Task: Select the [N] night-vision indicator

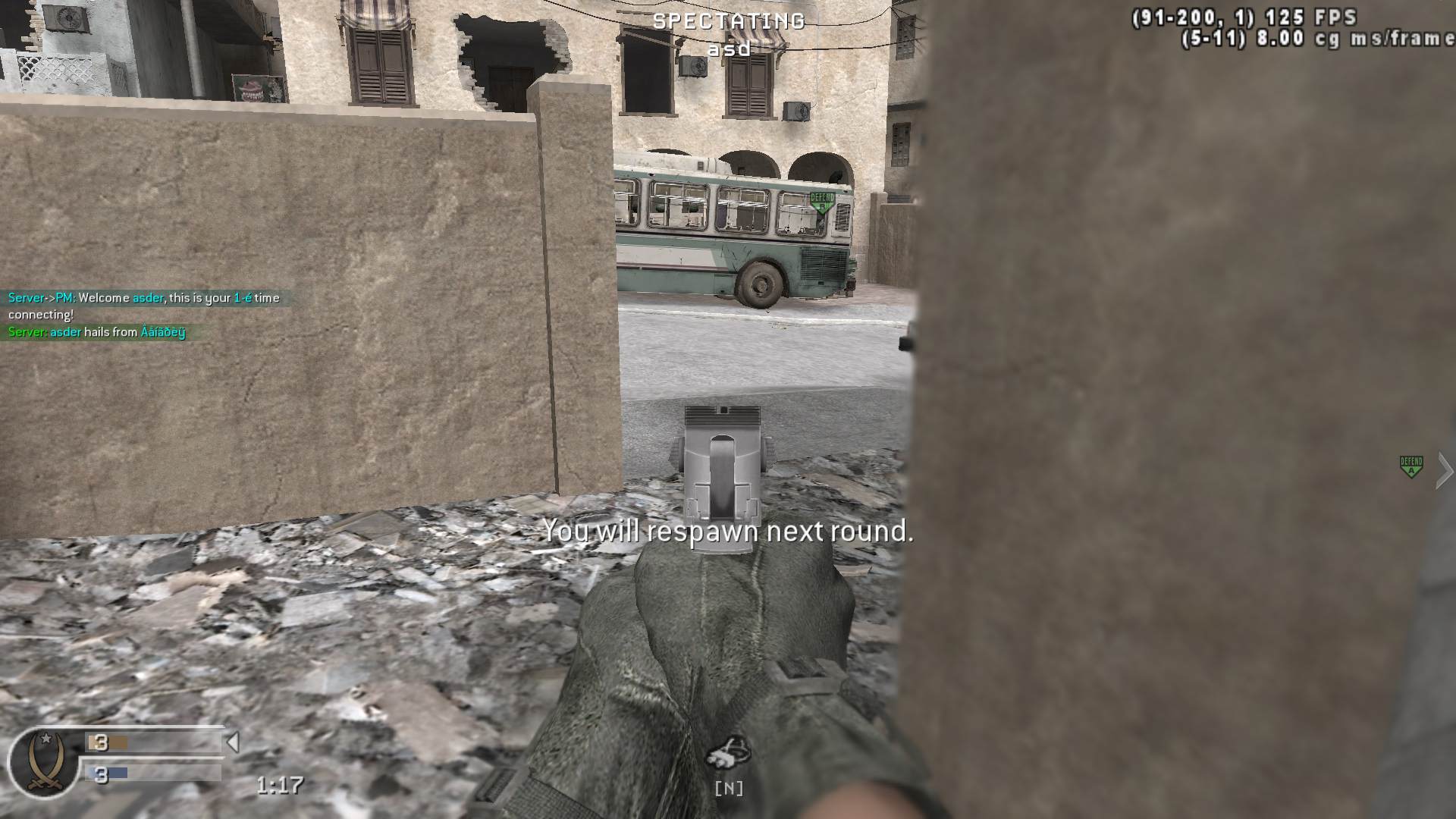Action: coord(729,789)
